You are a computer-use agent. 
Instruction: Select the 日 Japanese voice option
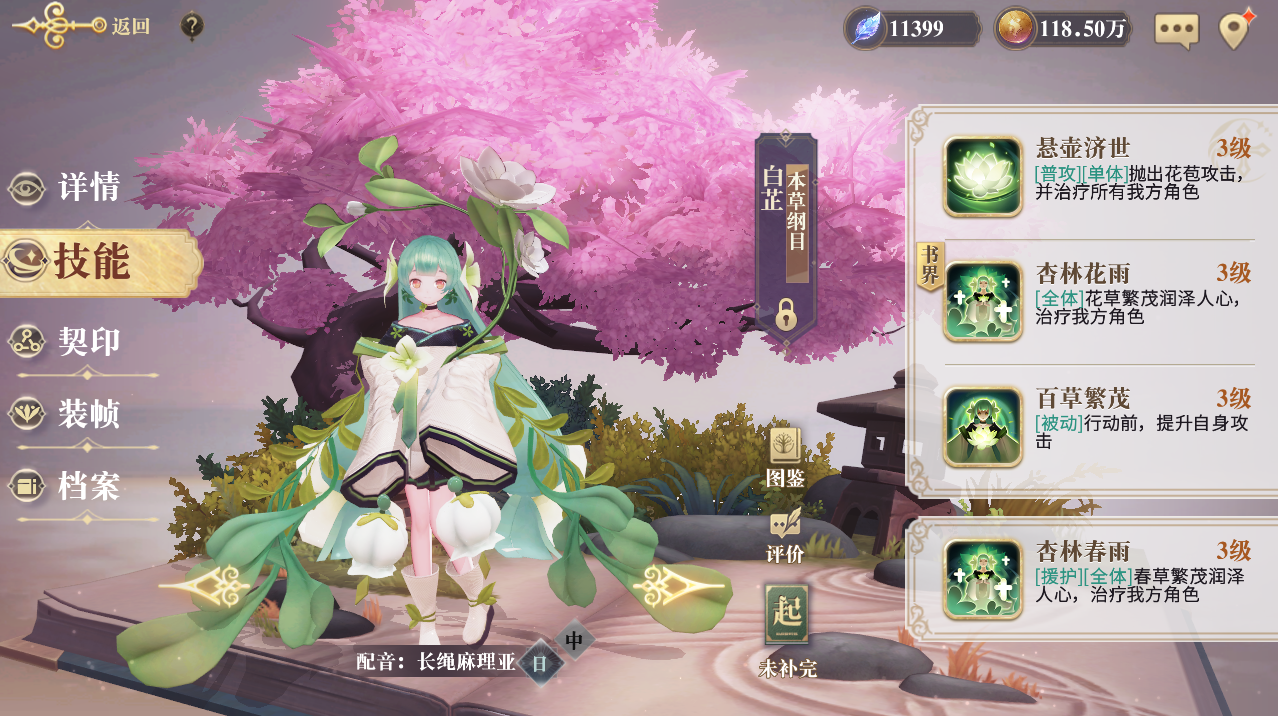pyautogui.click(x=540, y=662)
